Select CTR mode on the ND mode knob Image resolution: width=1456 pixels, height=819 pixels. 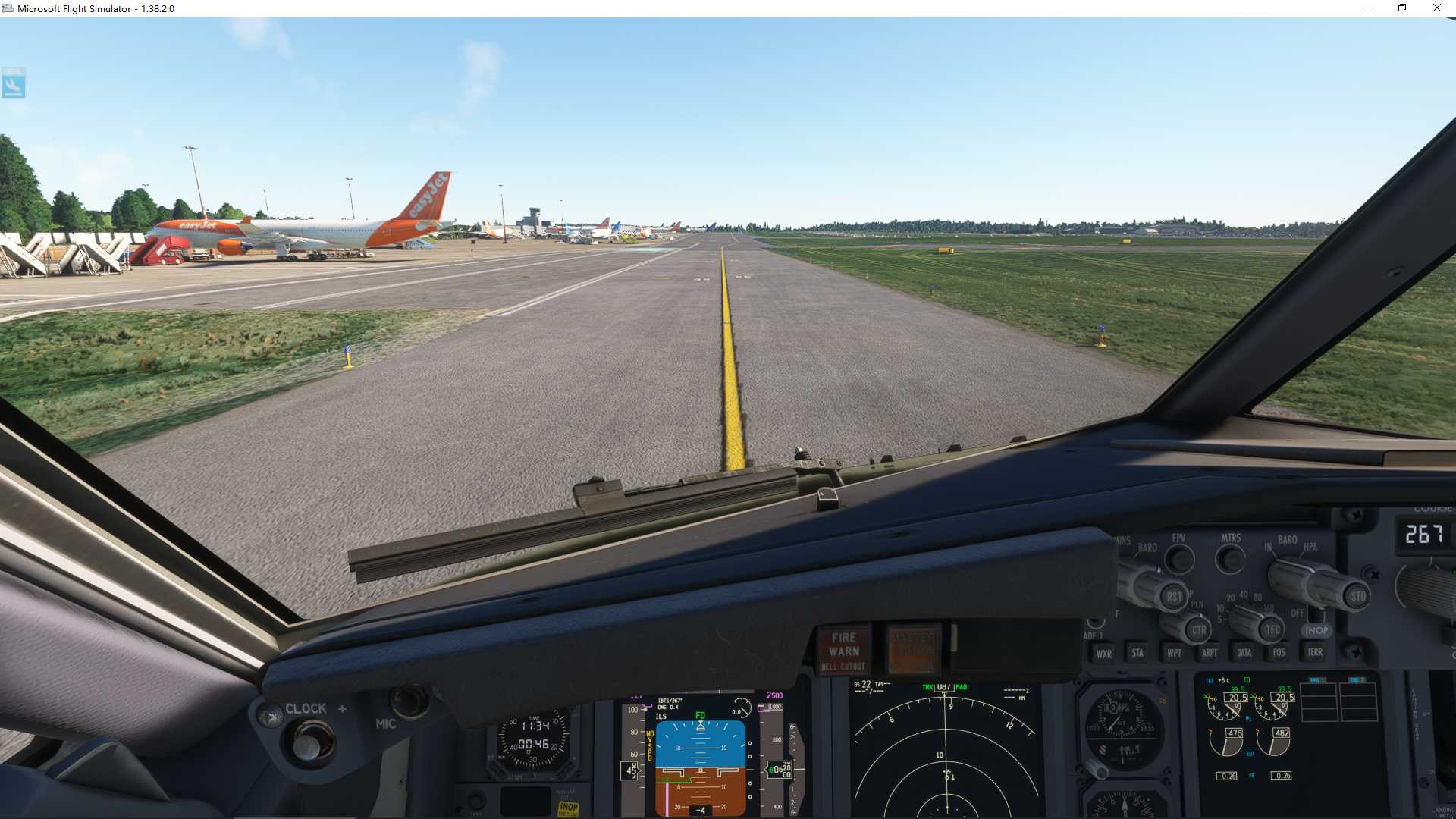pos(1198,630)
